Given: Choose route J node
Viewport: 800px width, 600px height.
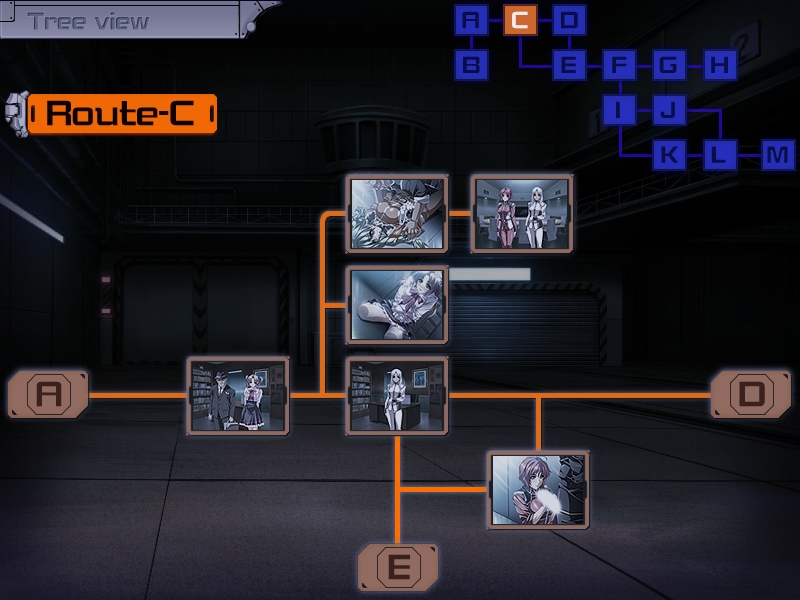Looking at the screenshot, I should tap(669, 110).
